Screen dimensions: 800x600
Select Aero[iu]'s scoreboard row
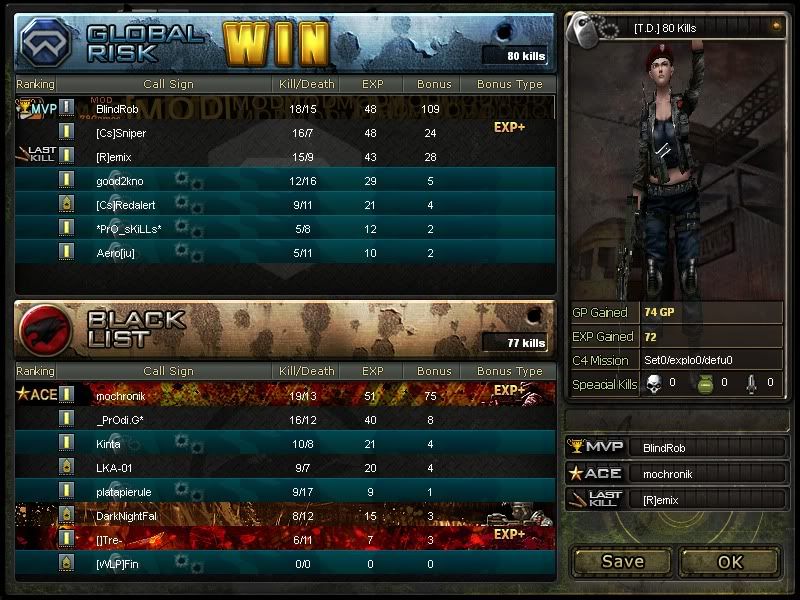point(285,253)
